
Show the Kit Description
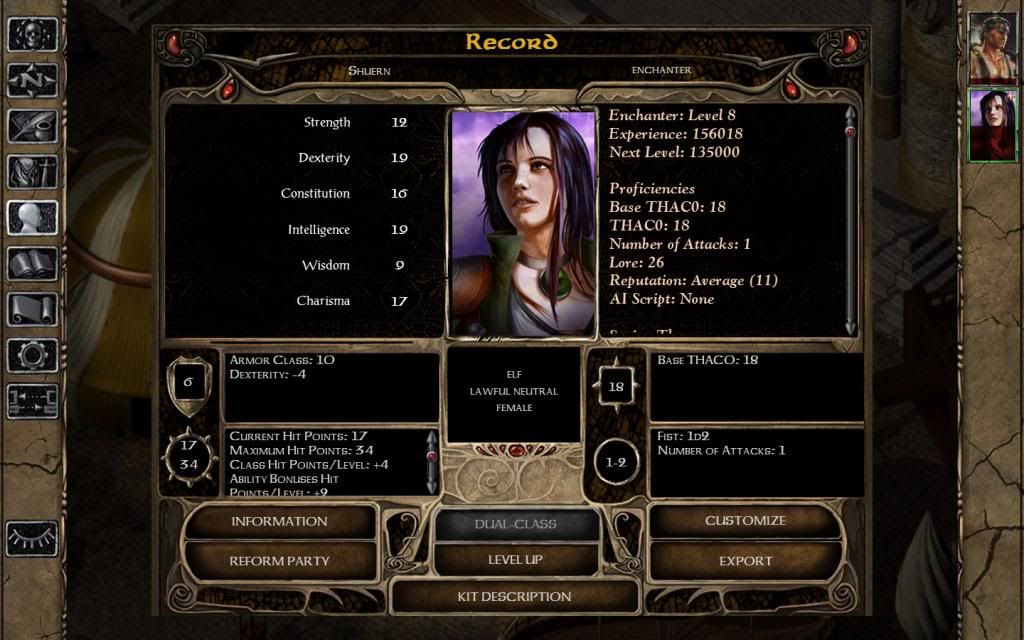tap(514, 597)
